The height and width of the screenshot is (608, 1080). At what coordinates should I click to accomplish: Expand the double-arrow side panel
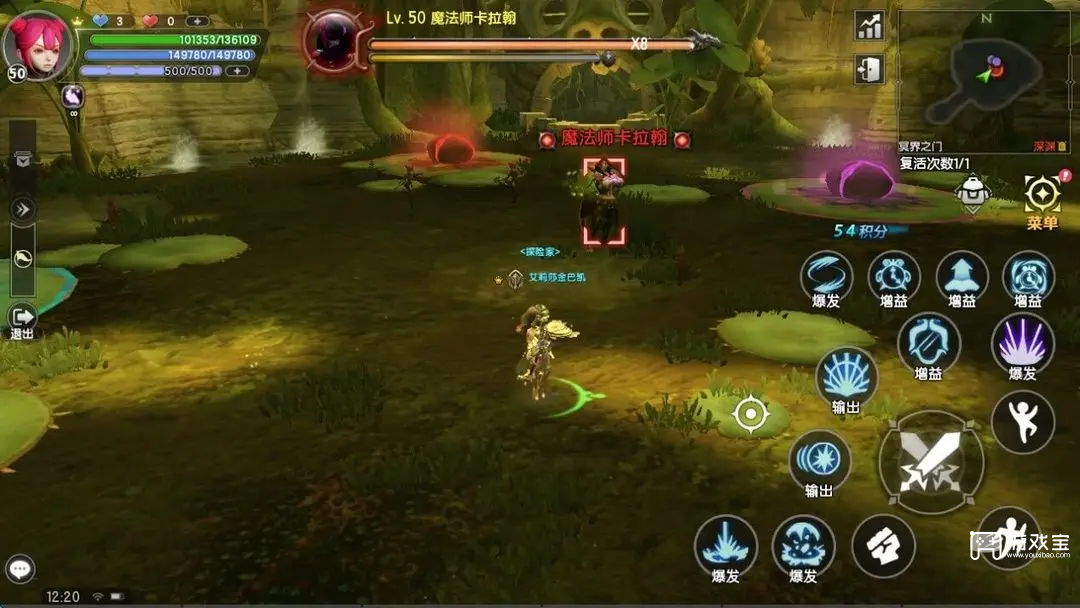click(22, 209)
